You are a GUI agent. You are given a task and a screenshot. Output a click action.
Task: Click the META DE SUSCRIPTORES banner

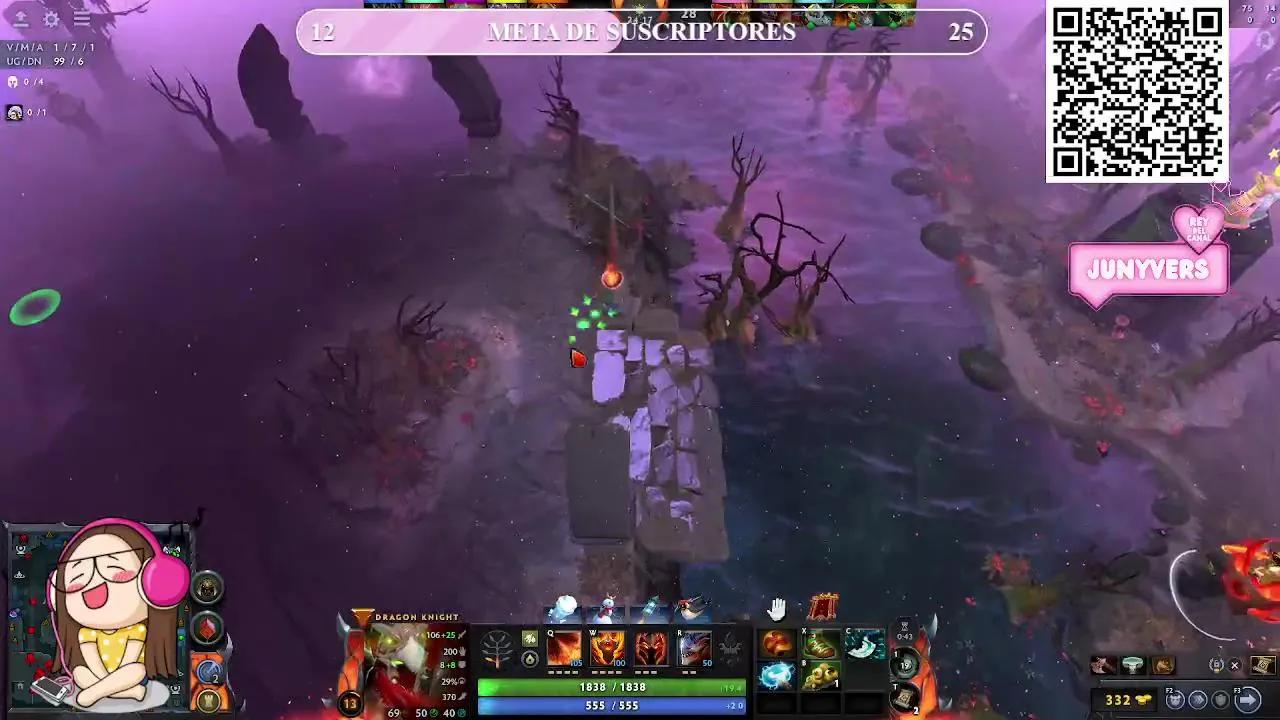[640, 32]
